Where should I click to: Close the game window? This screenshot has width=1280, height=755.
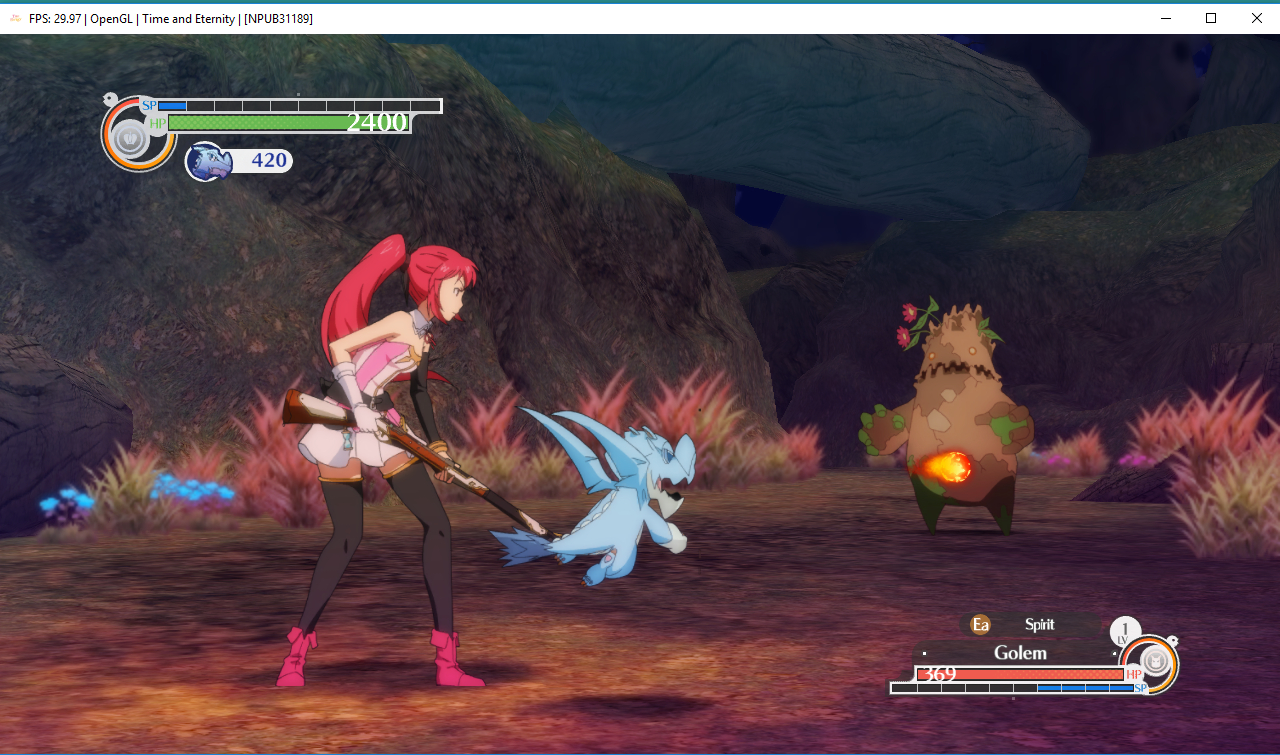tap(1256, 18)
